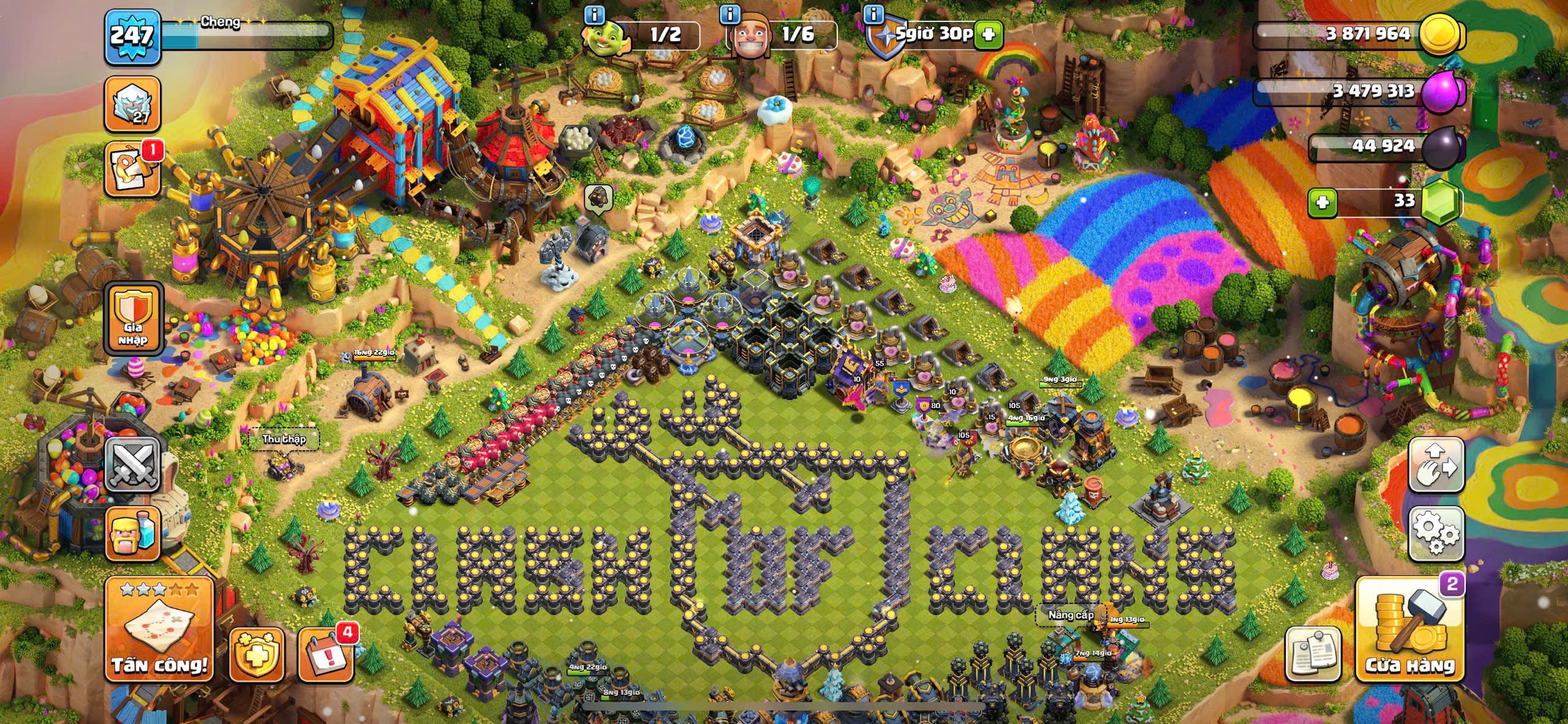Open player profile level 247 badge
This screenshot has width=1568, height=724.
133,36
